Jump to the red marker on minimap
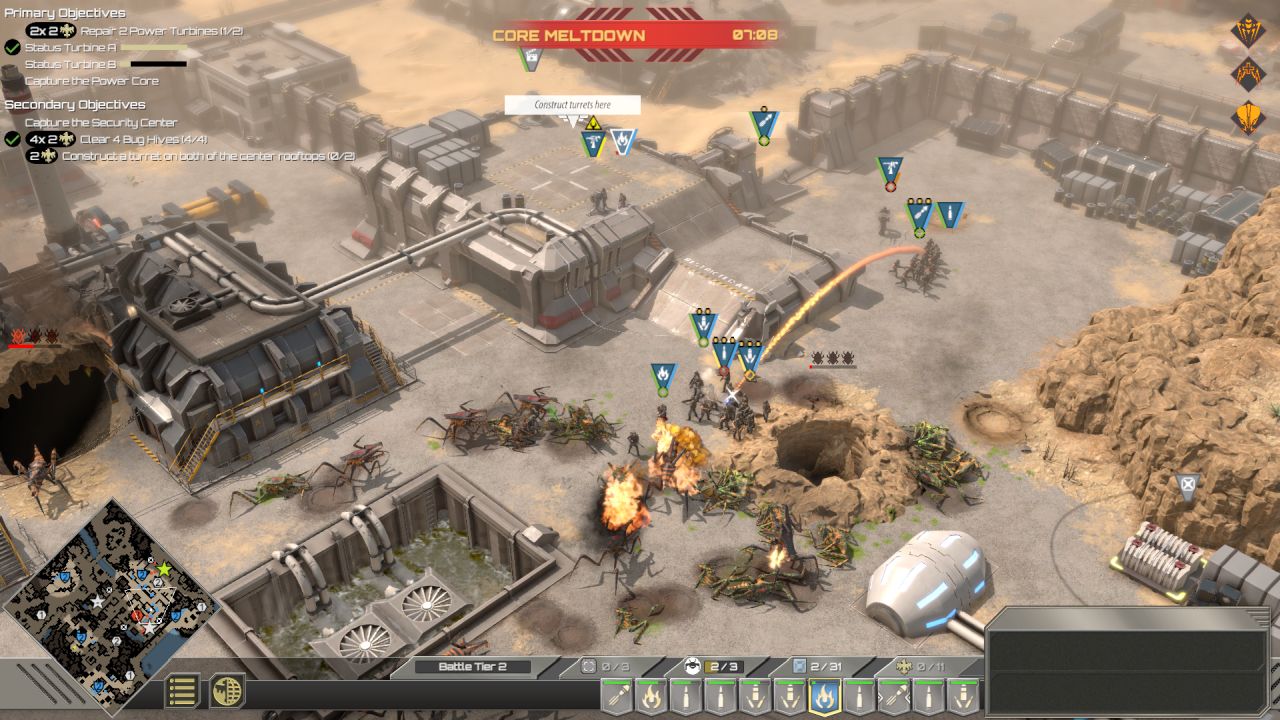1280x720 pixels. point(136,615)
